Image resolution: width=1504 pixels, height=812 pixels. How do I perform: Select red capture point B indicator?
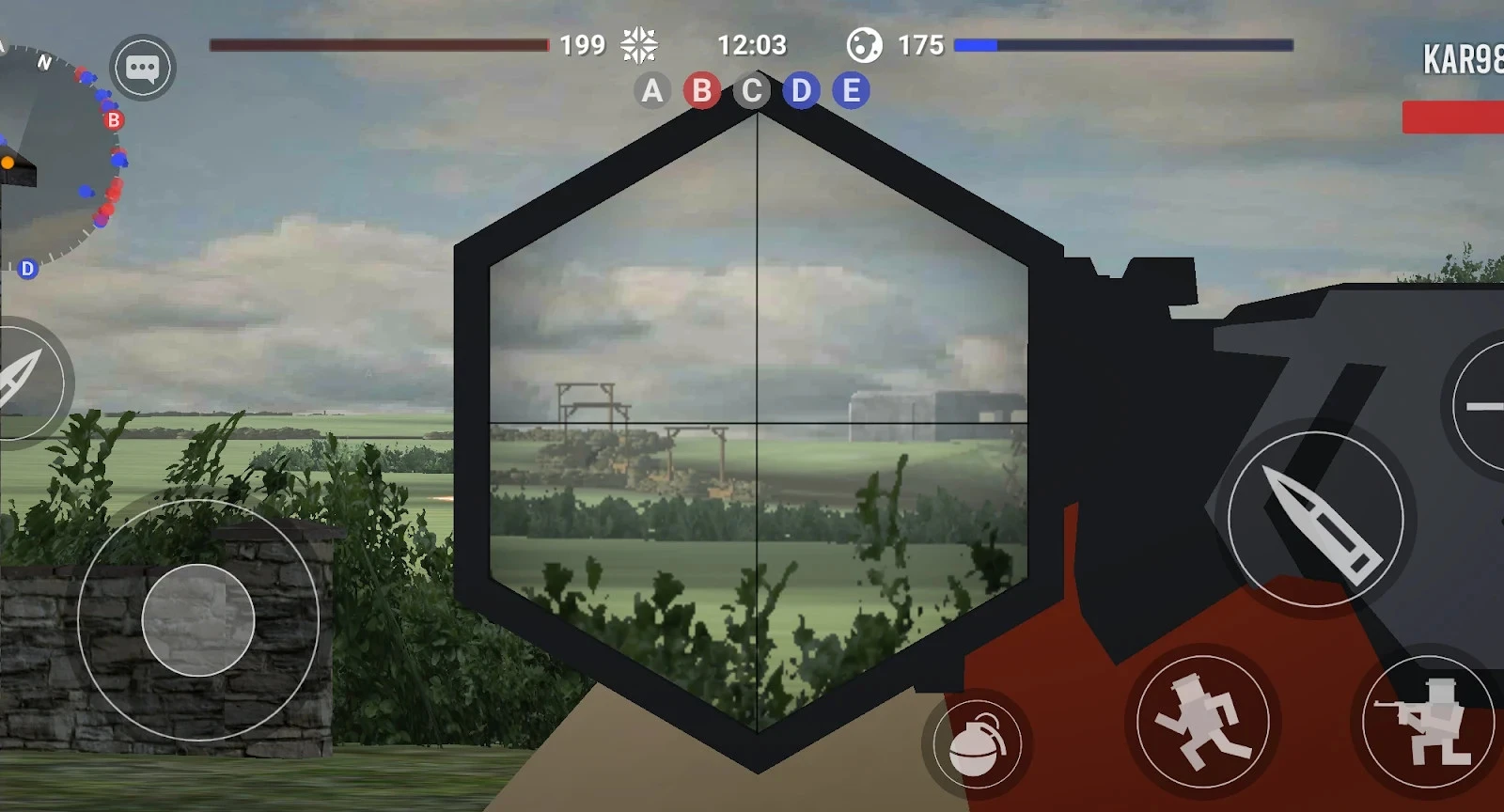pyautogui.click(x=701, y=91)
